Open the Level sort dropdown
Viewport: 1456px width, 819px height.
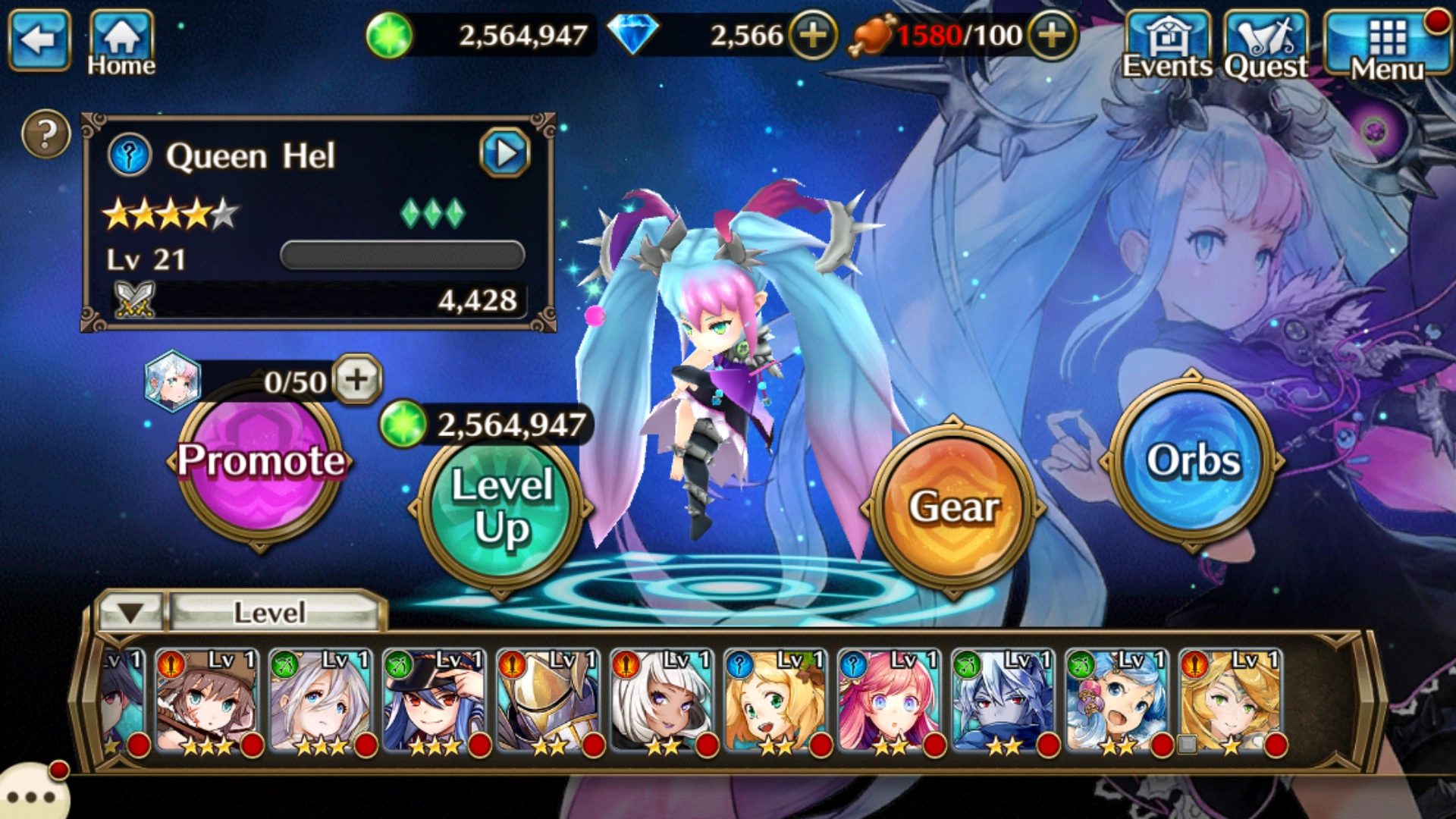(273, 611)
